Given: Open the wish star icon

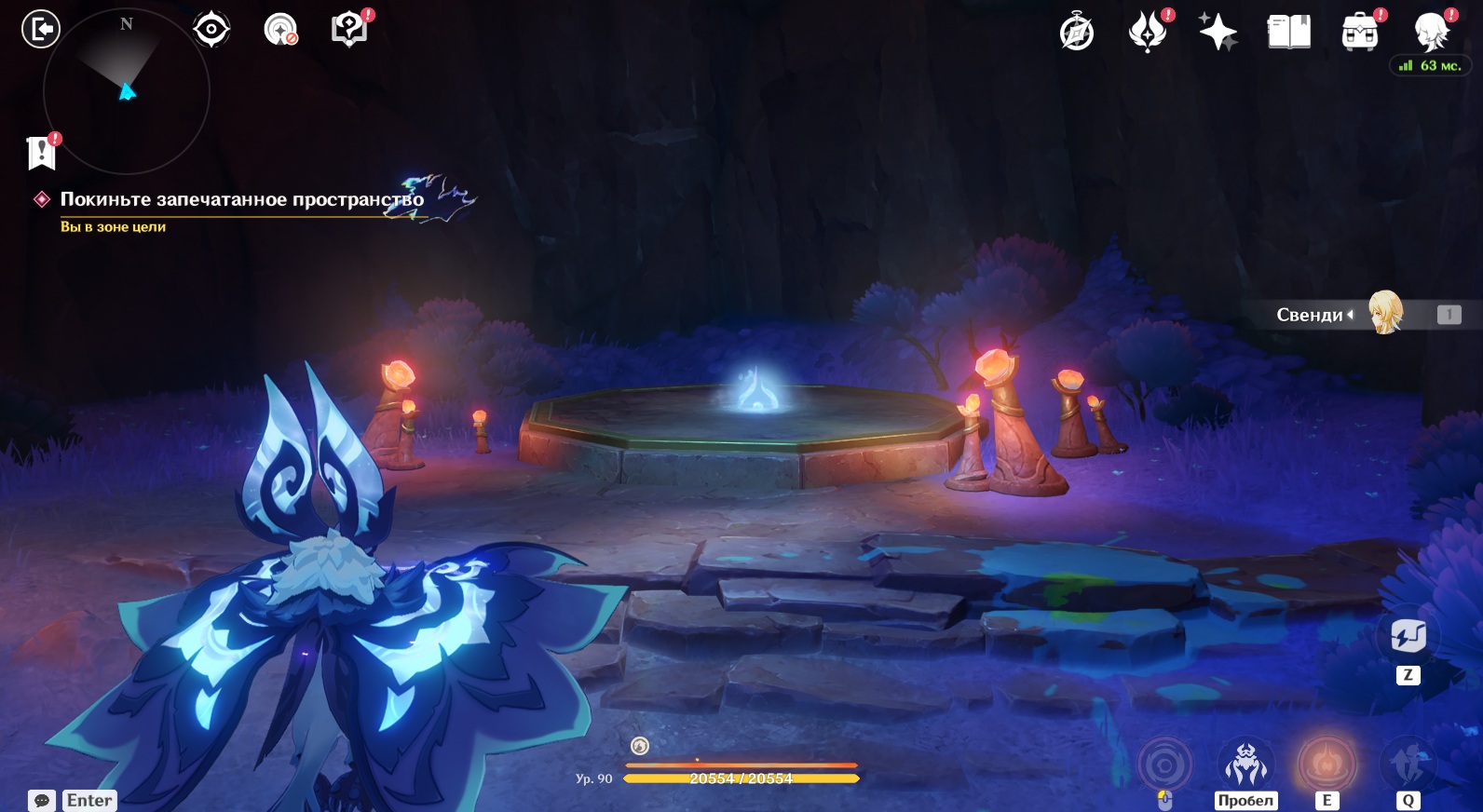Looking at the screenshot, I should point(1218,32).
